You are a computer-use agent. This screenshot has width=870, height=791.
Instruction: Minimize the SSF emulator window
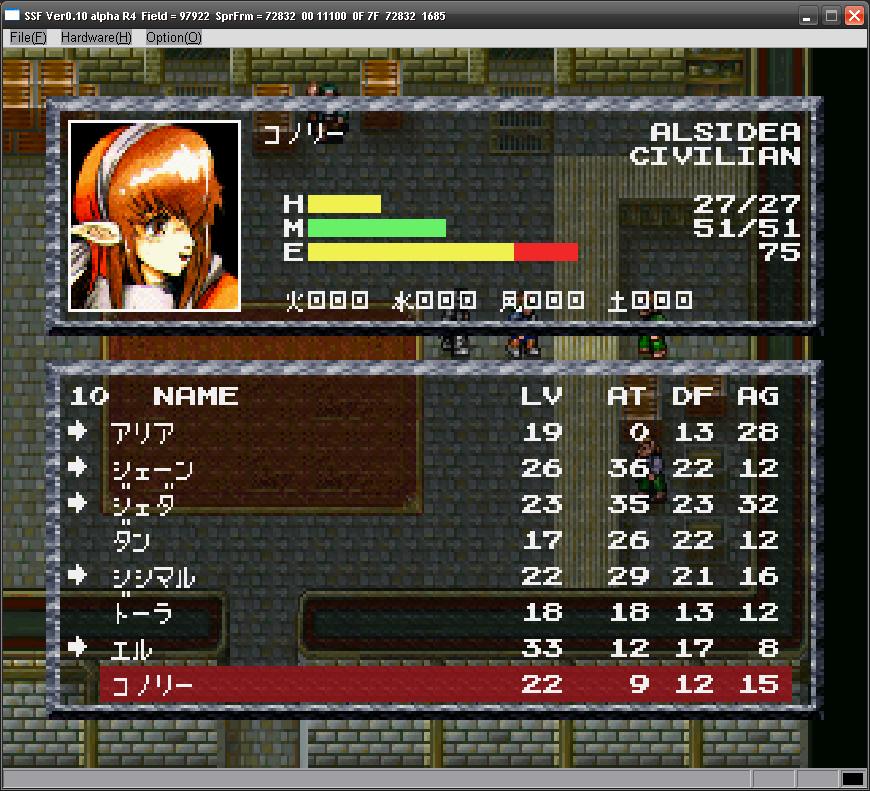808,16
